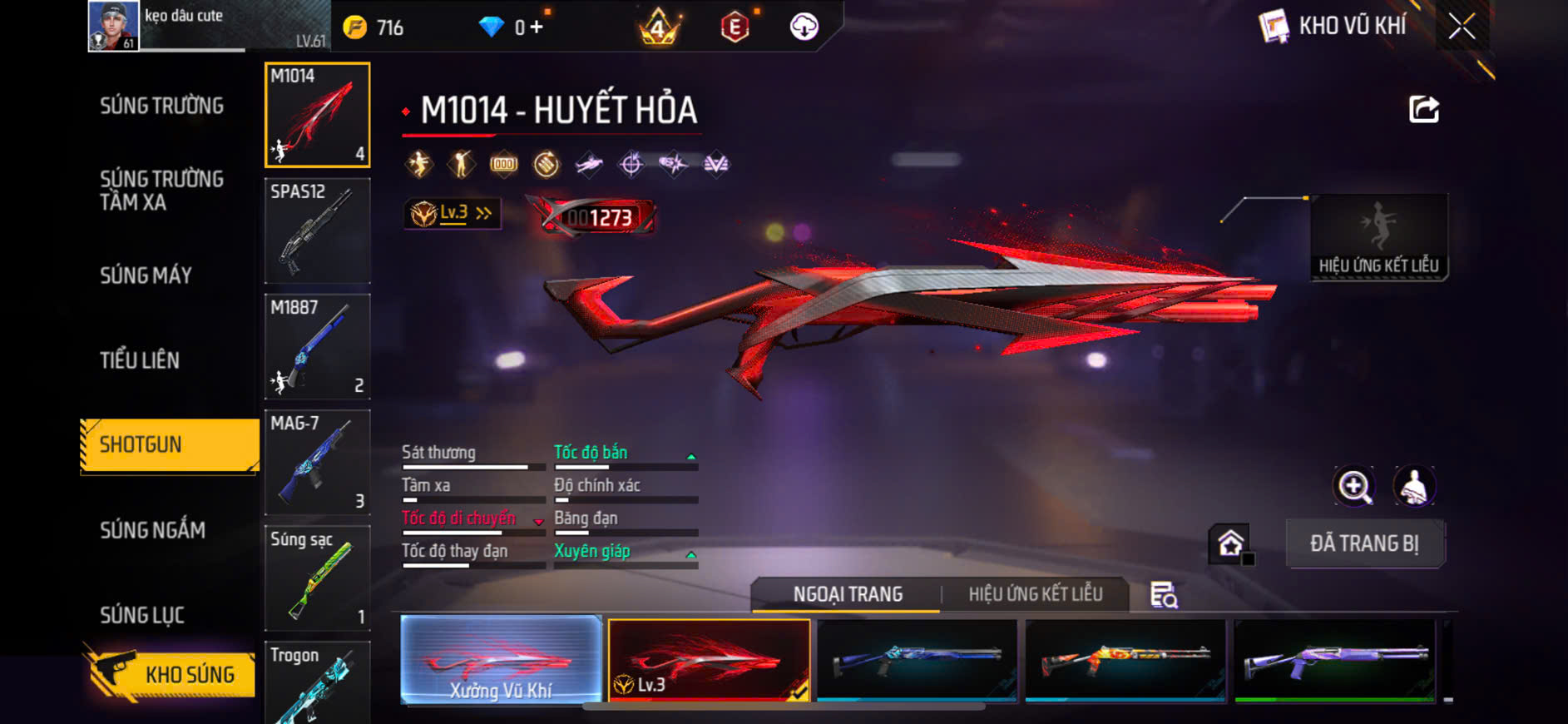Open the Lv.3 skin upgrade button
This screenshot has width=1568, height=724.
(x=453, y=214)
